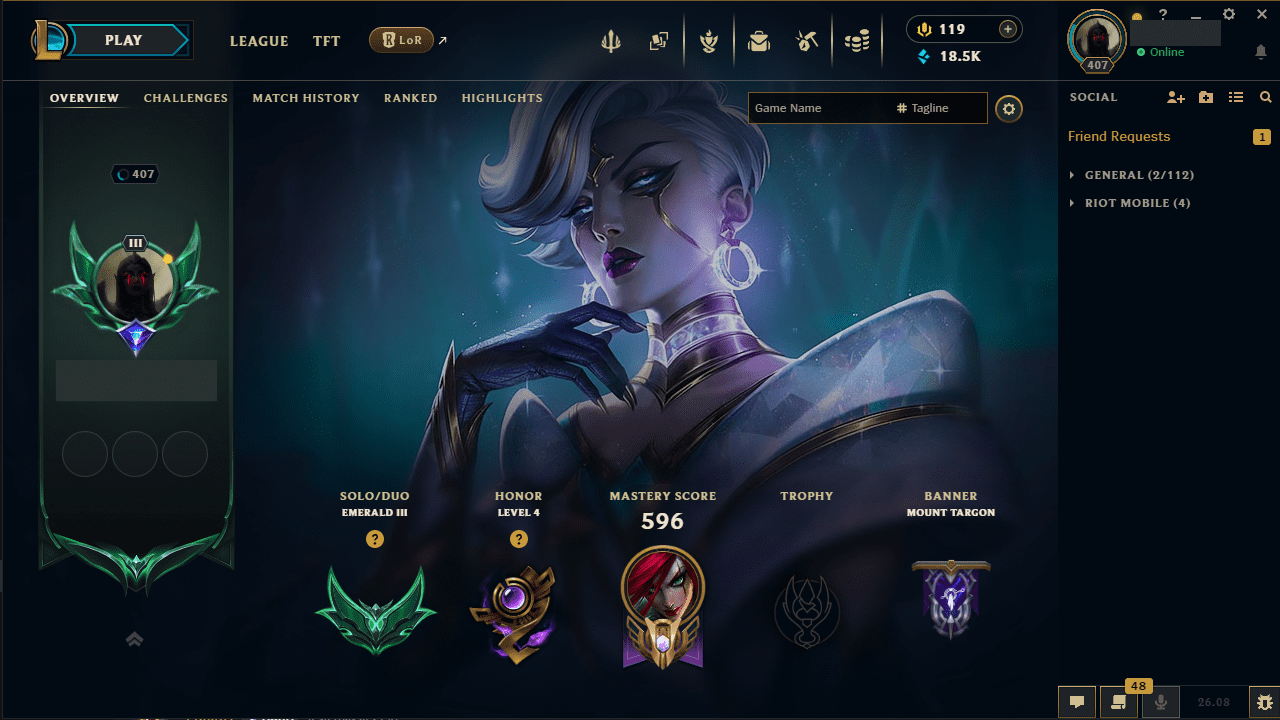Image resolution: width=1280 pixels, height=720 pixels.
Task: Create a friend group folder
Action: coord(1205,97)
